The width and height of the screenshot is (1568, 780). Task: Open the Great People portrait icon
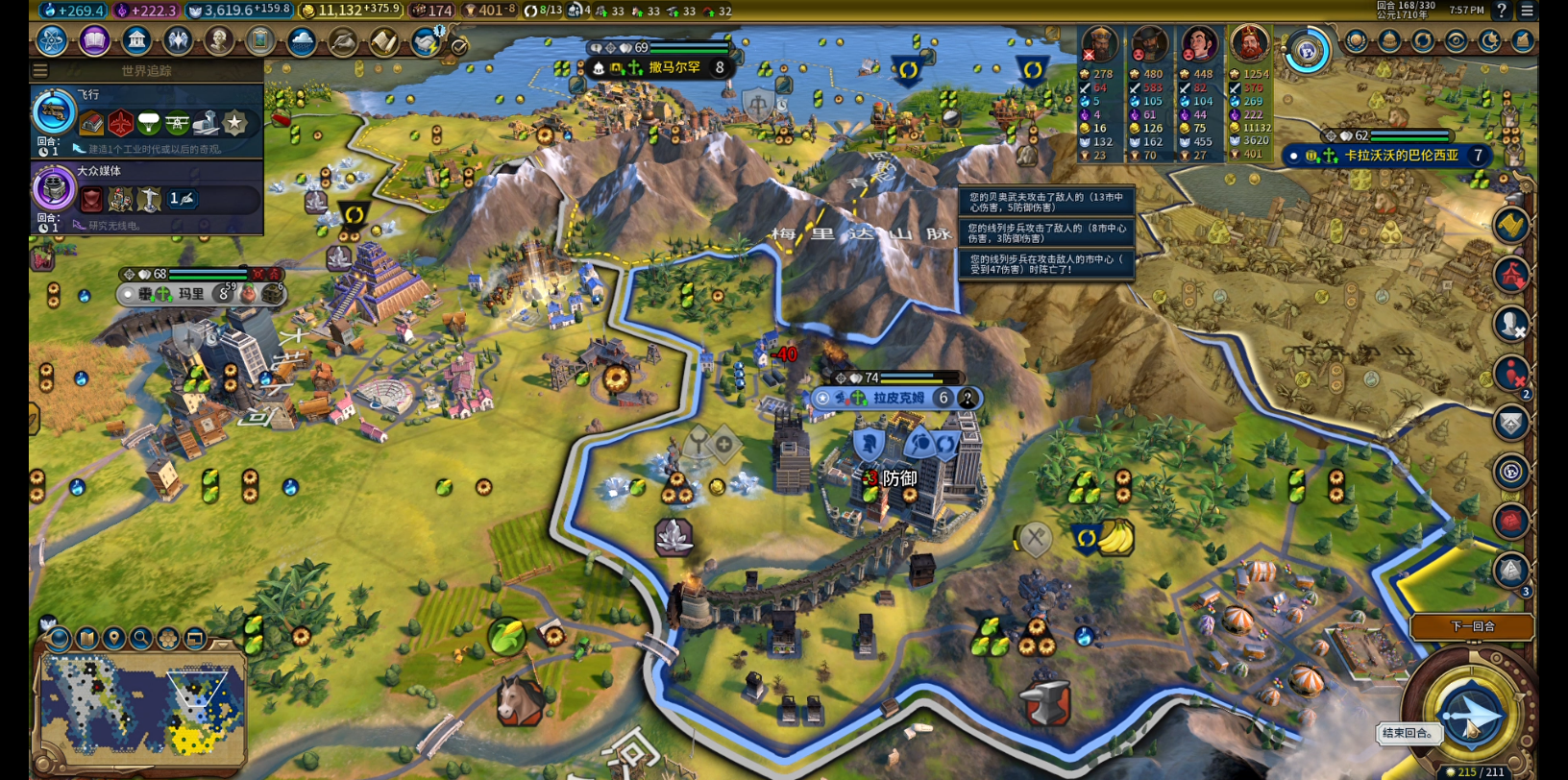(219, 40)
